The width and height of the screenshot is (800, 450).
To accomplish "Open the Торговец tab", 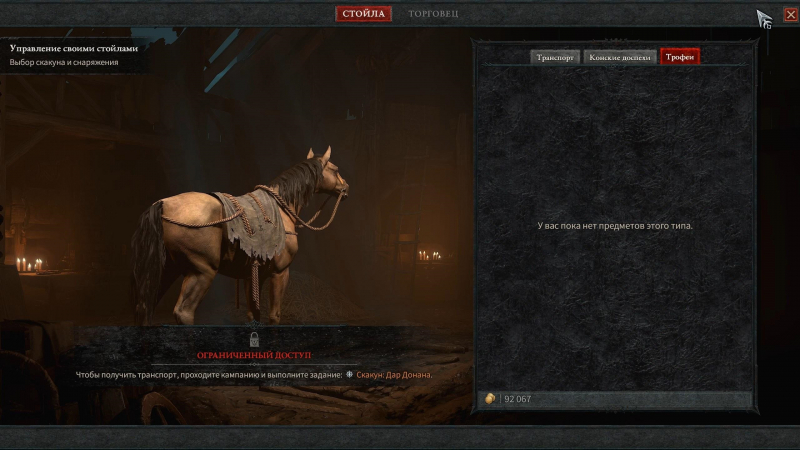I will point(436,14).
